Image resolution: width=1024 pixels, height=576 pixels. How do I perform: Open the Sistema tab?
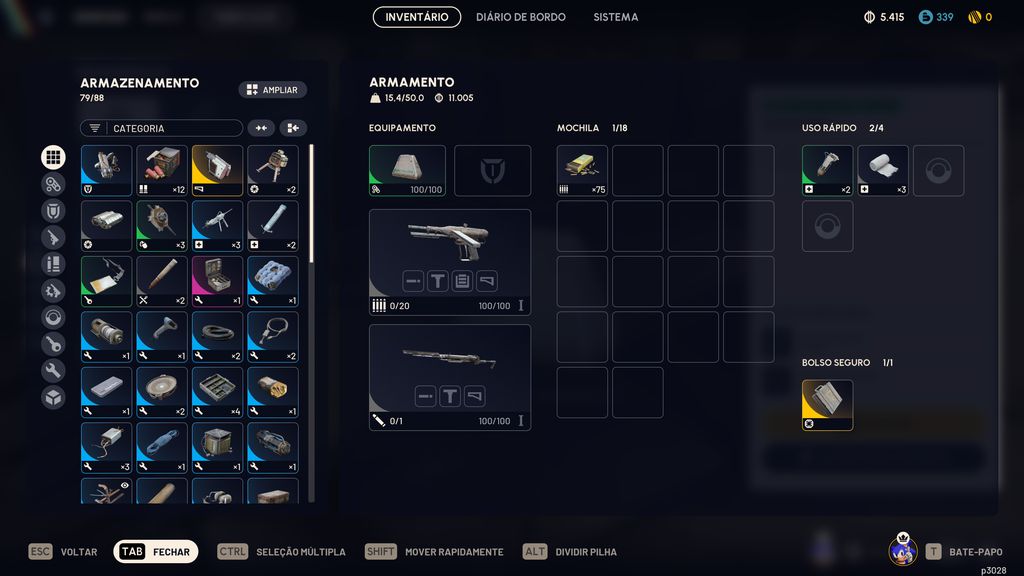point(615,17)
